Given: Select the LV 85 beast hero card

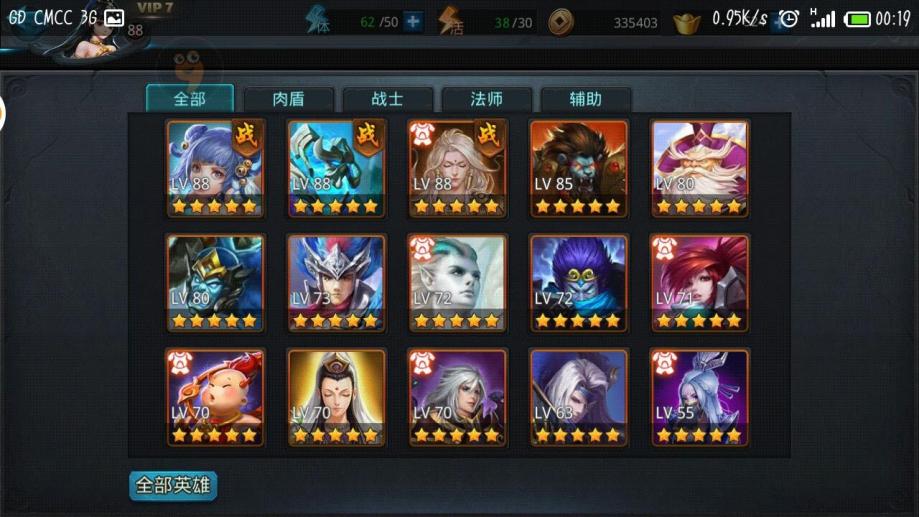Looking at the screenshot, I should [x=579, y=168].
